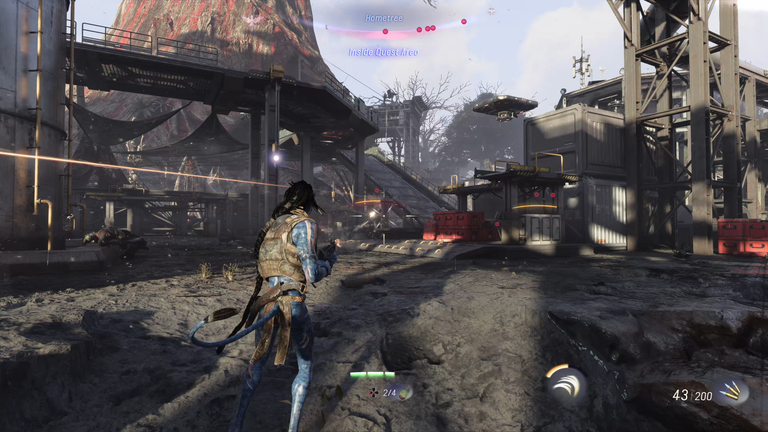Image resolution: width=768 pixels, height=432 pixels.
Task: Click the Hometree compass location label
Action: pos(383,18)
